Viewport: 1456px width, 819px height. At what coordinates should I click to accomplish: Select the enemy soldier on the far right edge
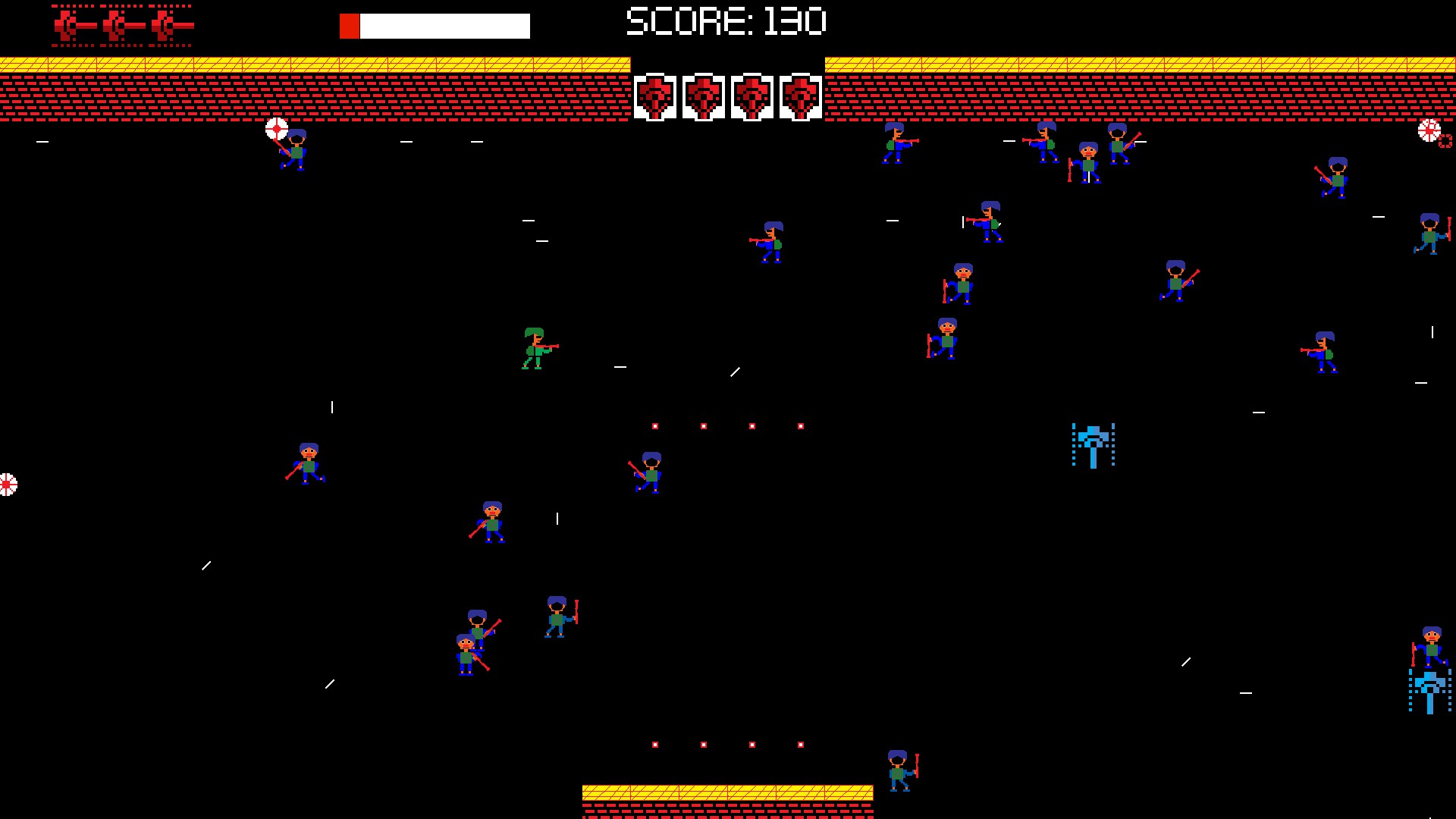tap(1429, 235)
